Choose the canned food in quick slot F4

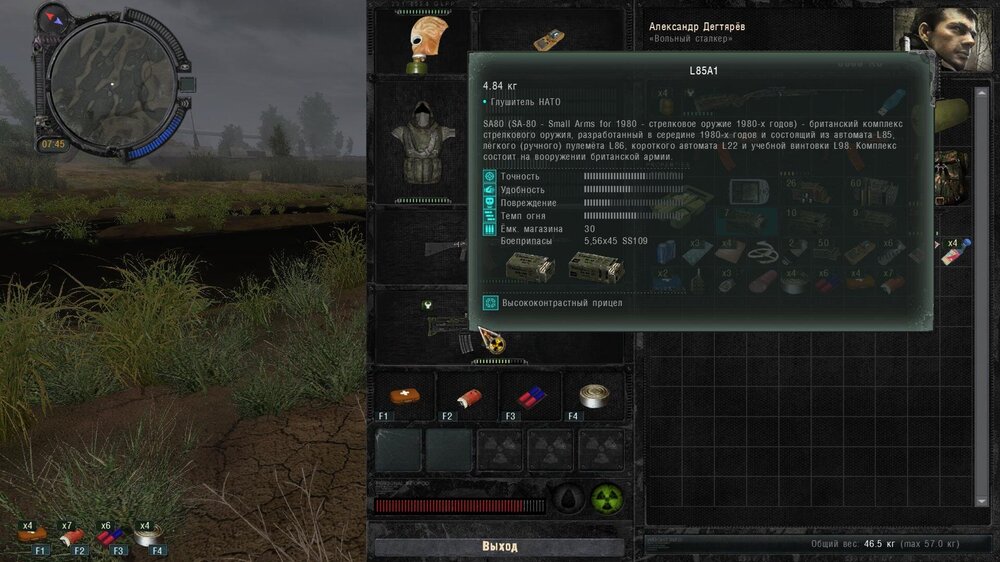tap(593, 395)
